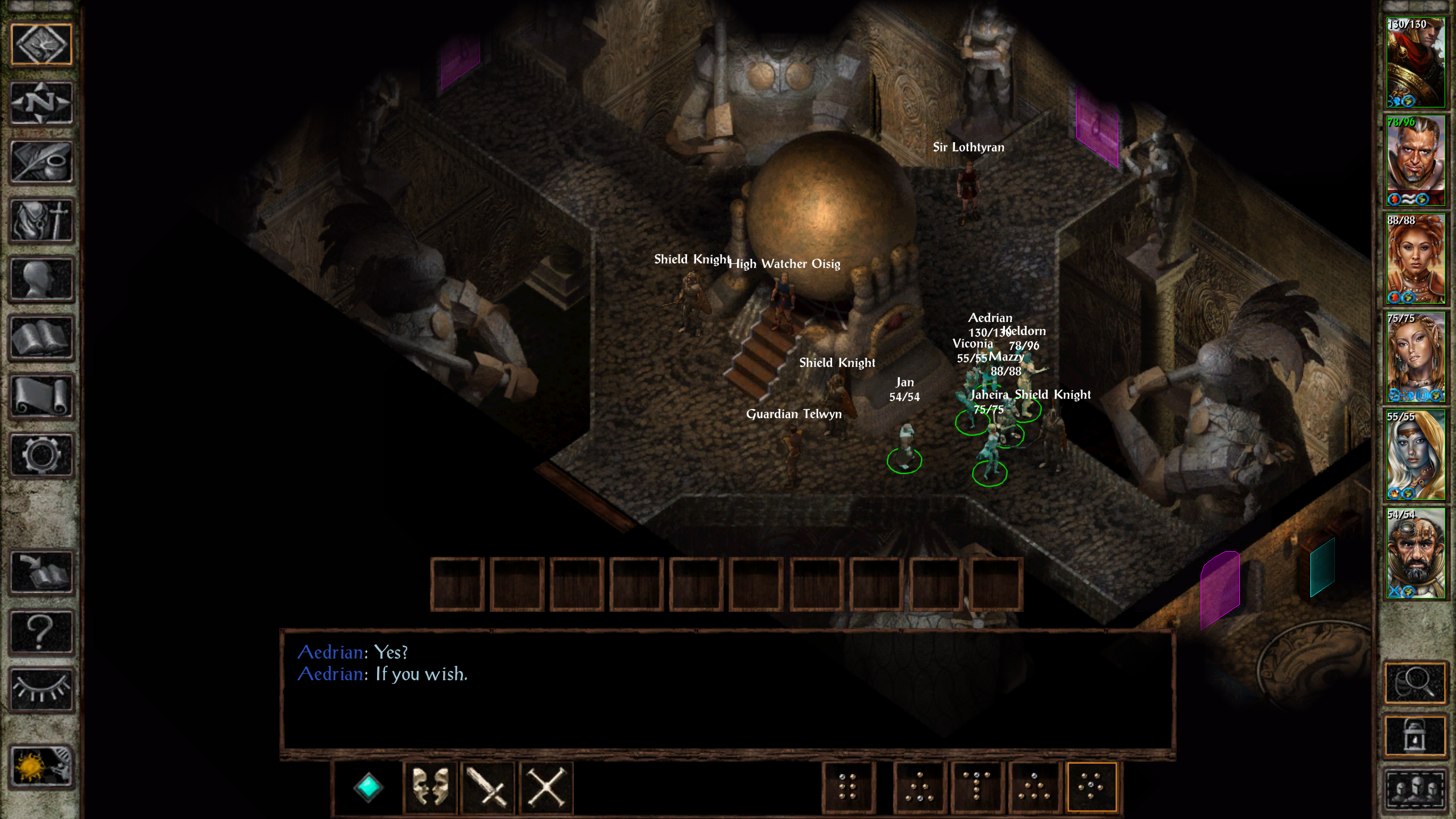
Task: Select Aedrian's portrait showing 130/130
Action: coord(1415,63)
